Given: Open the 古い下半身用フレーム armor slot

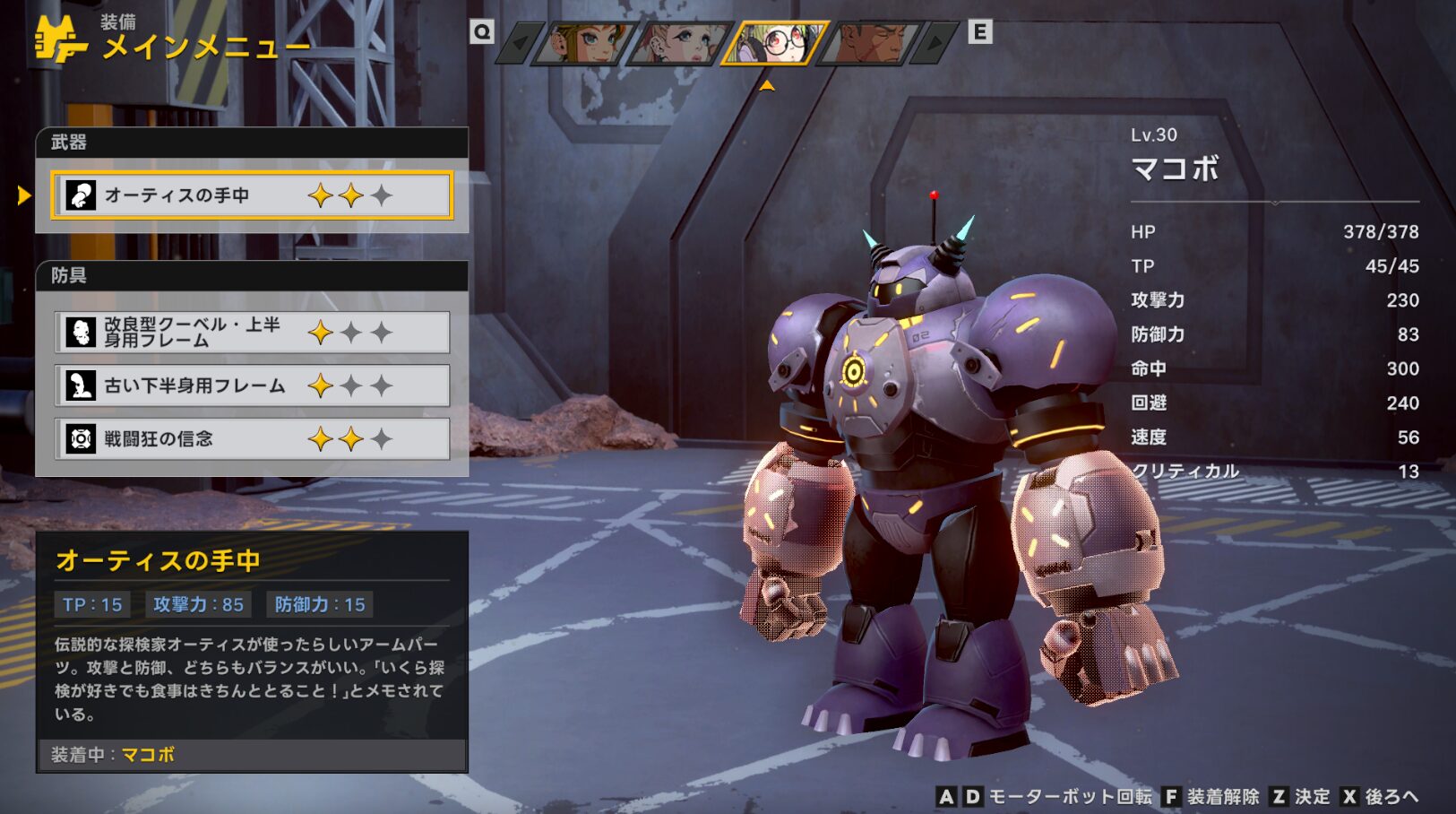Looking at the screenshot, I should [252, 385].
